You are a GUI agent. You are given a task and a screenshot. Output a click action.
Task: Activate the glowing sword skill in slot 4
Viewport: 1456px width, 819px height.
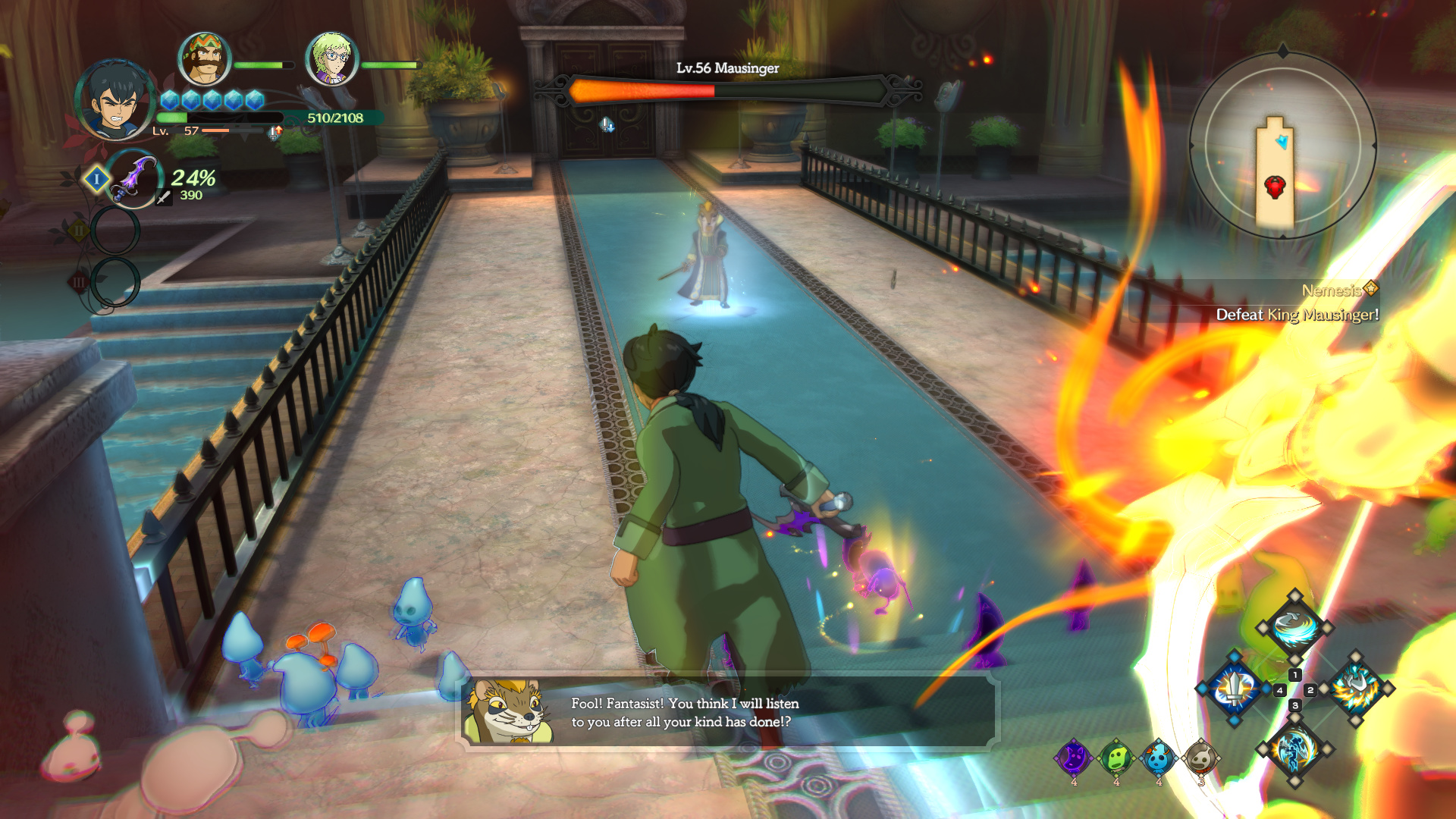[1235, 689]
